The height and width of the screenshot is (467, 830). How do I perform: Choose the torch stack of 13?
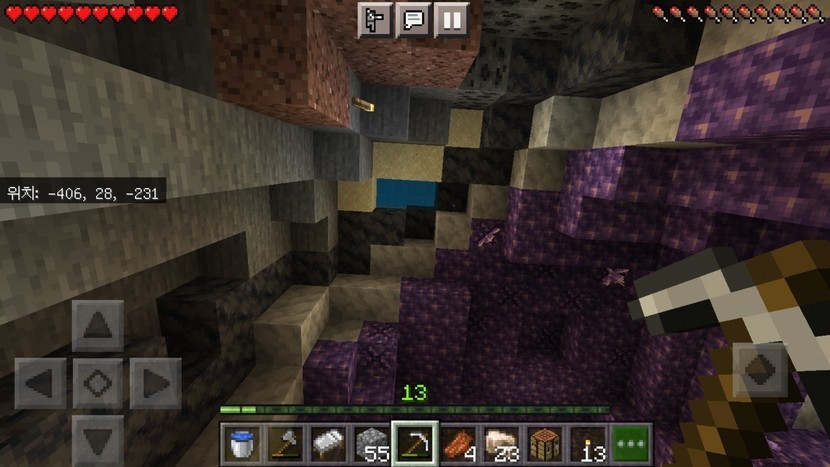click(588, 441)
